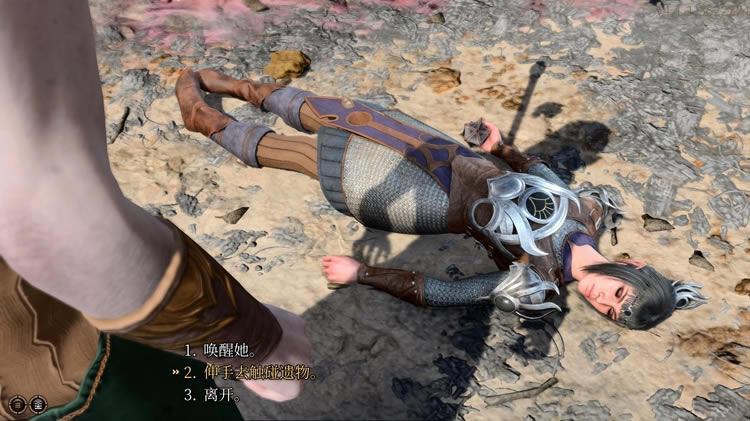Click the right round icon in the bottom-left pair

click(38, 404)
